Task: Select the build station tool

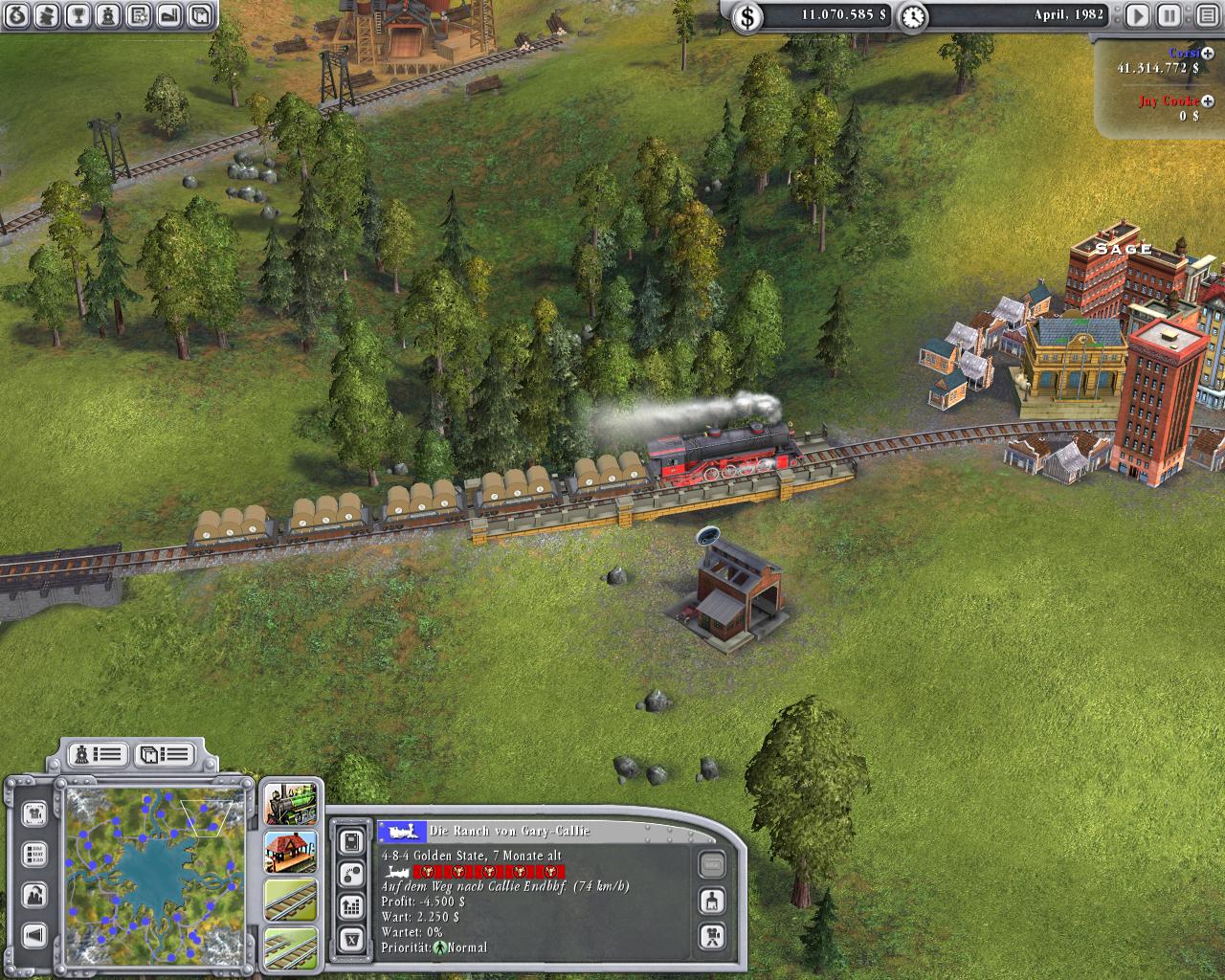Action: point(290,852)
